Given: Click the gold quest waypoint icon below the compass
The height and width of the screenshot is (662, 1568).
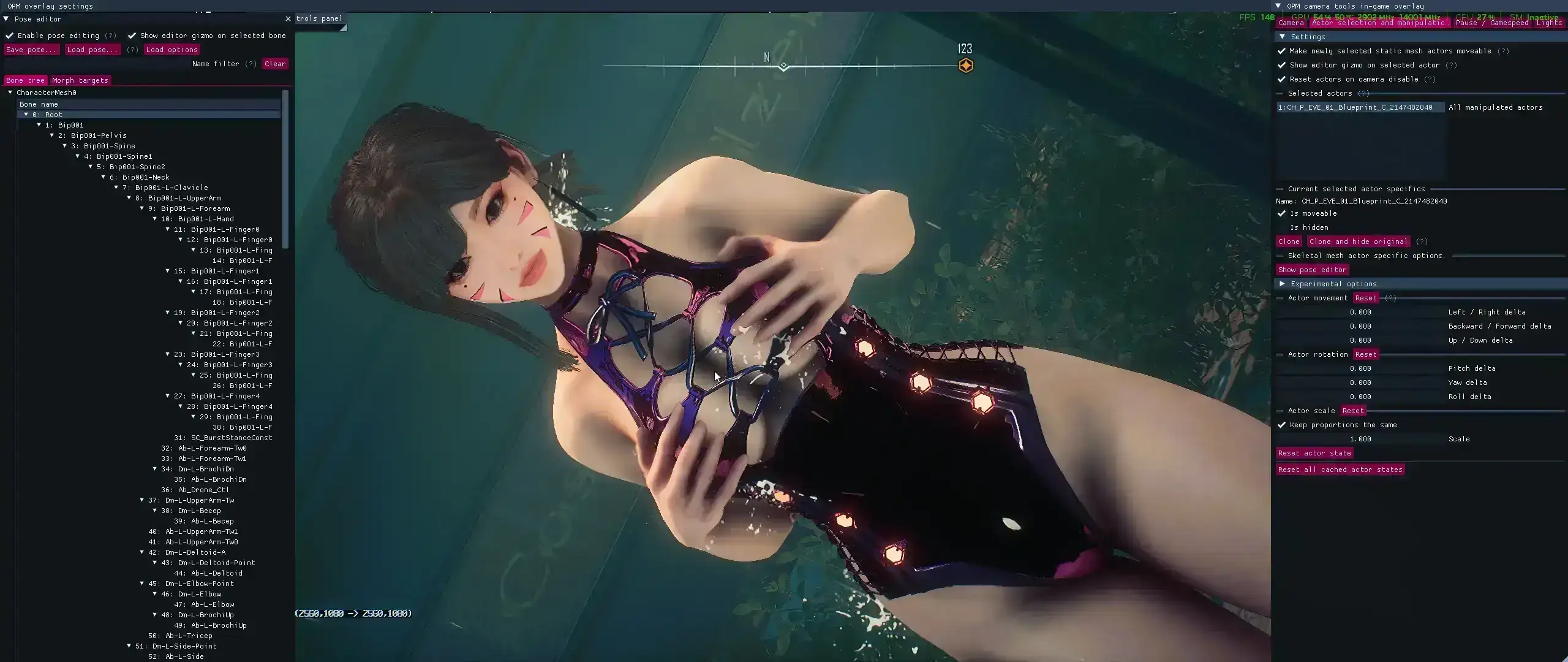Looking at the screenshot, I should click(967, 66).
